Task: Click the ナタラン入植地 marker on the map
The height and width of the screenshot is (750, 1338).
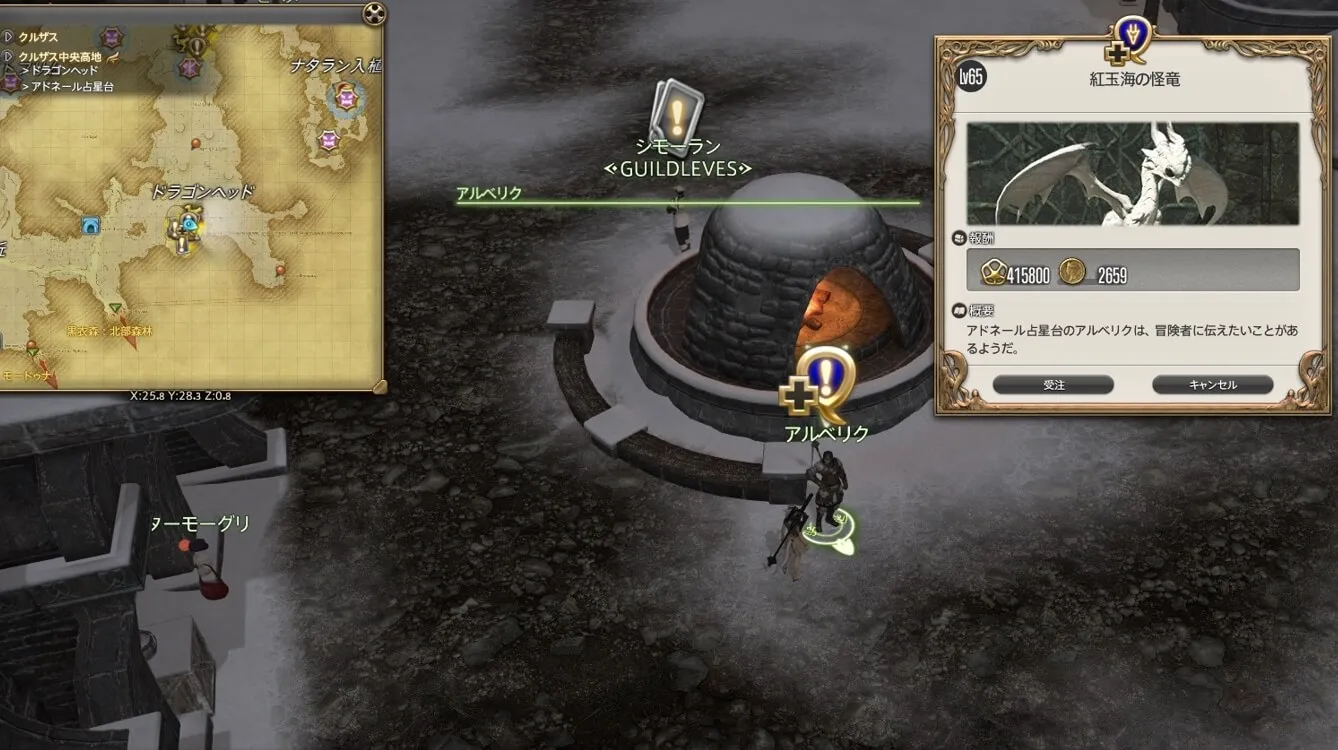Action: [346, 97]
